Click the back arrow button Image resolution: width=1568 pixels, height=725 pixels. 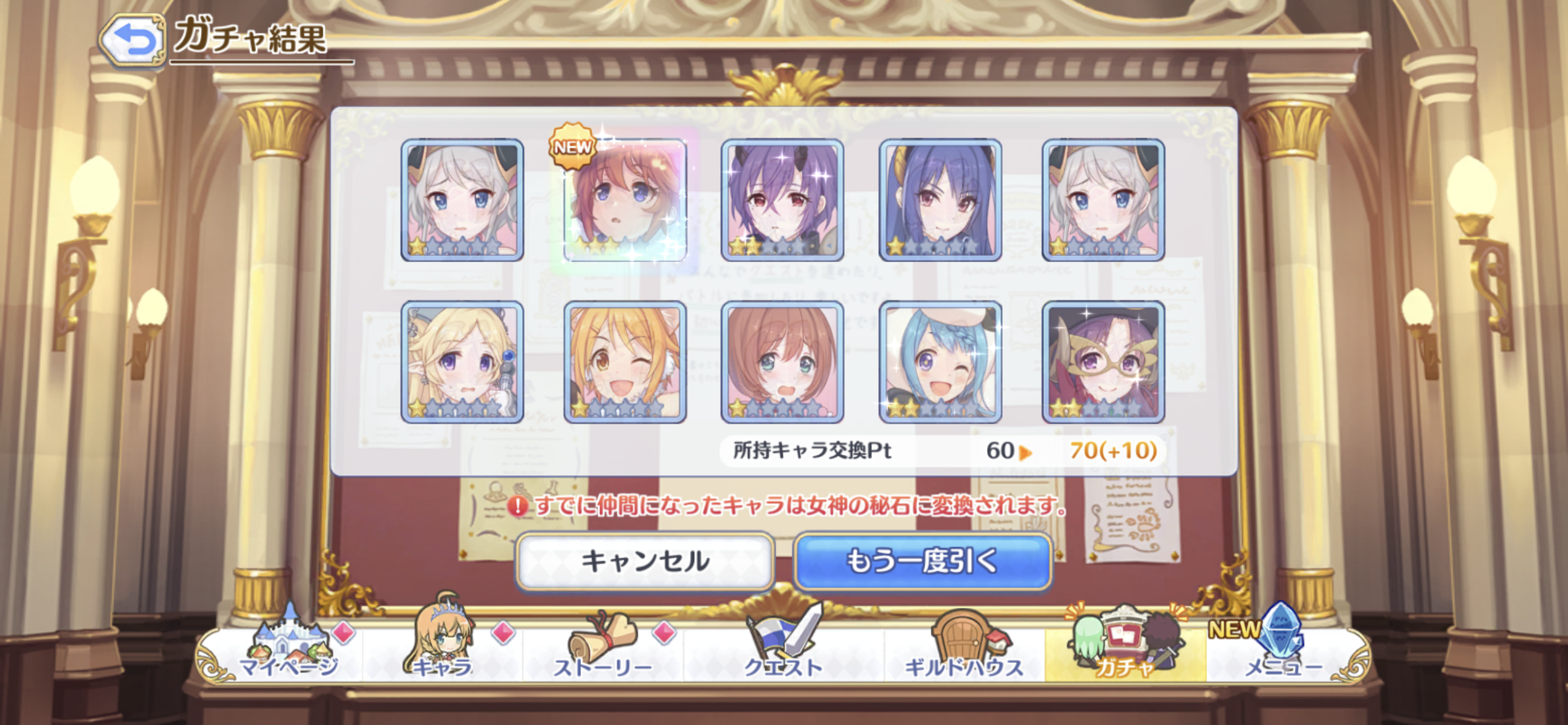tap(133, 40)
